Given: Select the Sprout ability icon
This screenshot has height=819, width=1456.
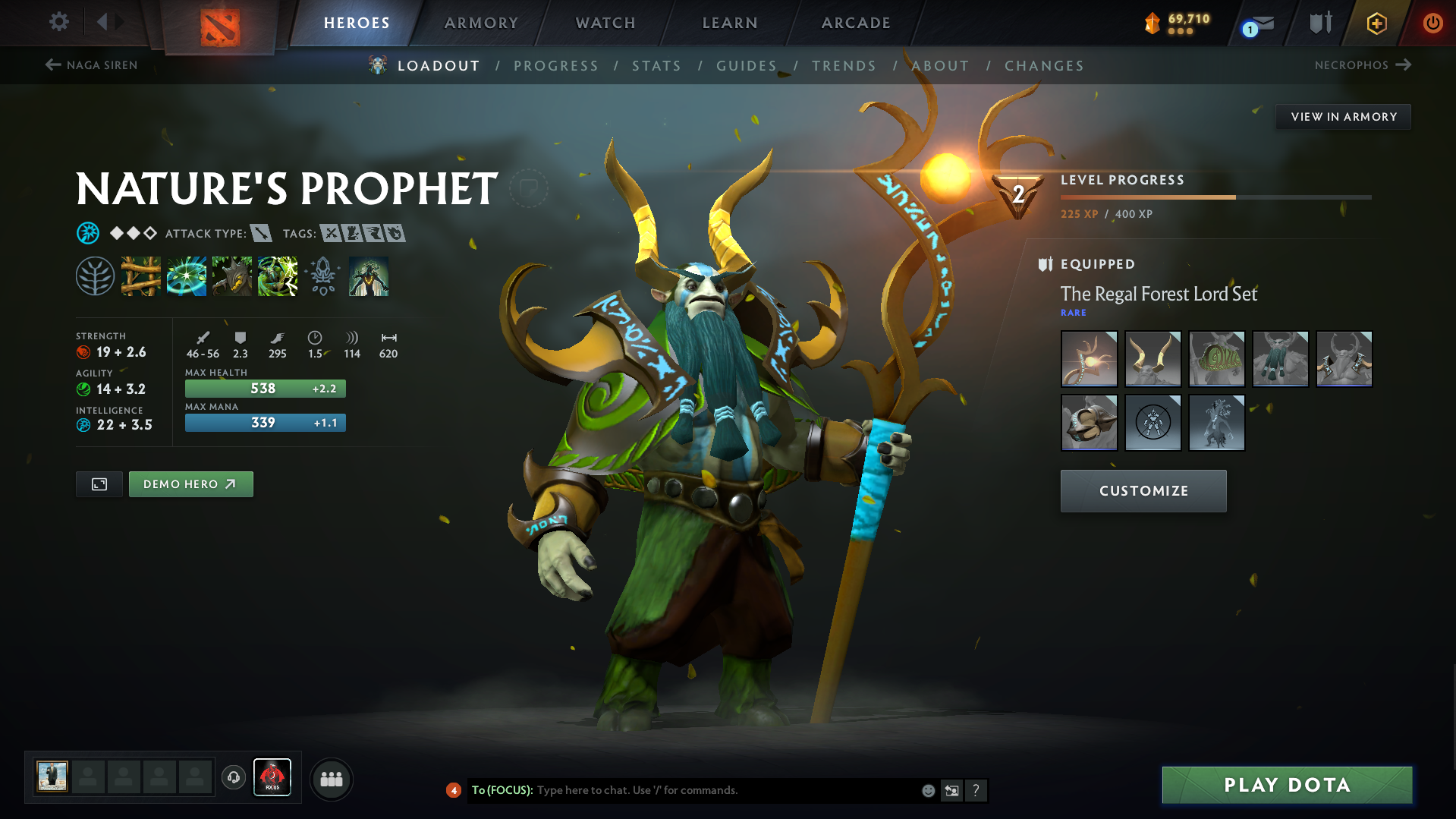Looking at the screenshot, I should click(x=141, y=276).
